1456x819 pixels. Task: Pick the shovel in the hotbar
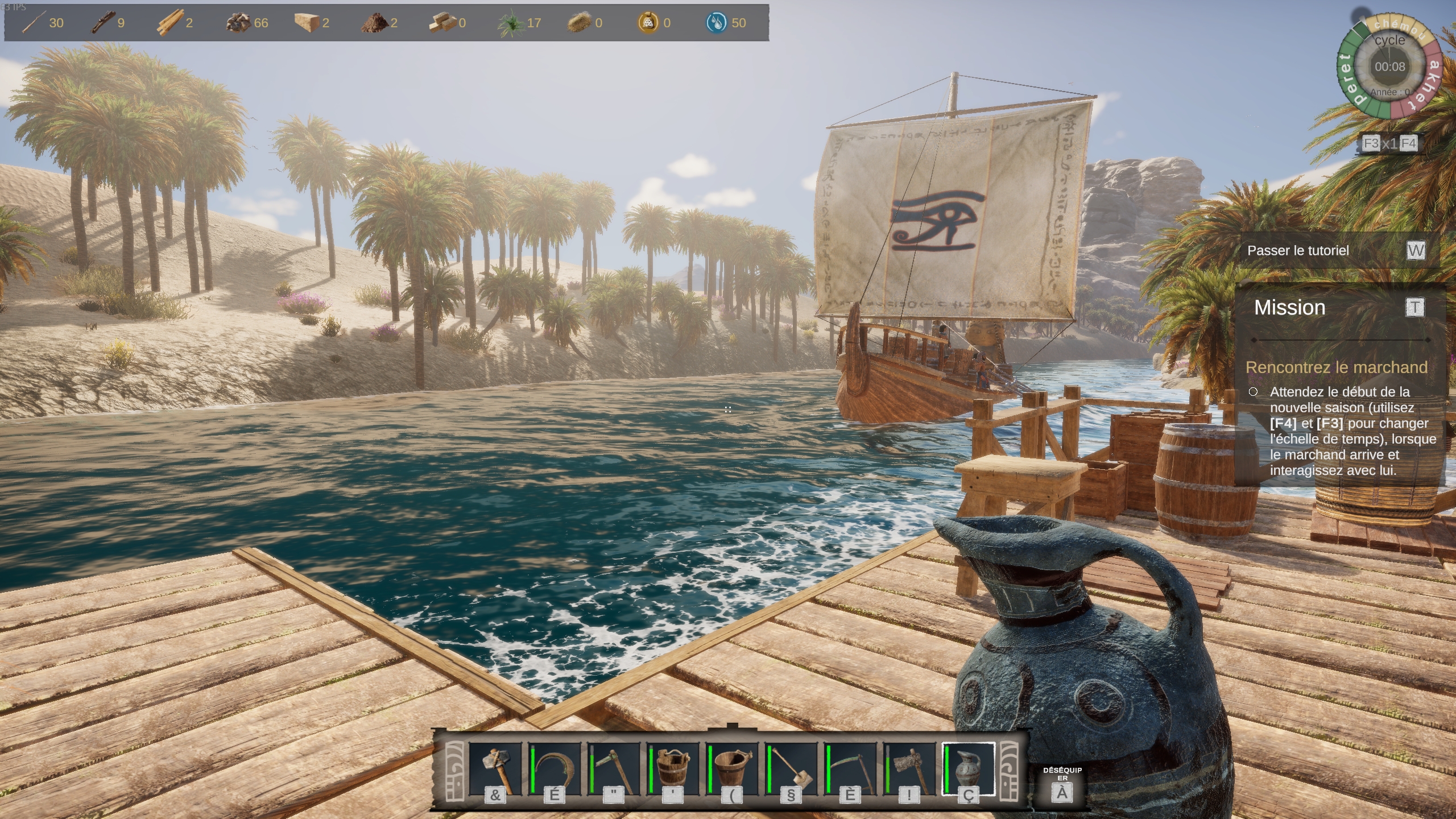point(791,770)
